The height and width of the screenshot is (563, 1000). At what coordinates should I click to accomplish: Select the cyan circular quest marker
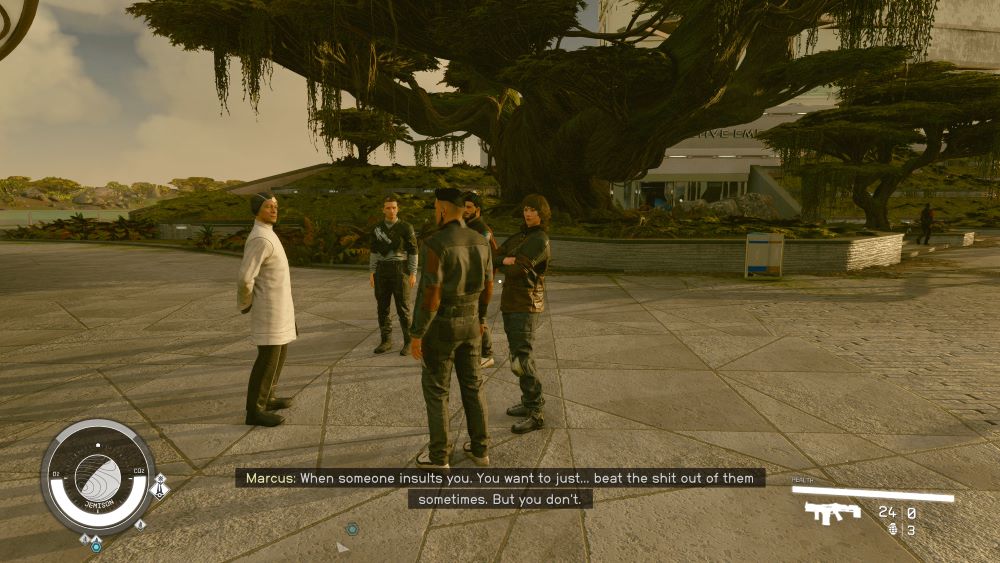coord(352,528)
